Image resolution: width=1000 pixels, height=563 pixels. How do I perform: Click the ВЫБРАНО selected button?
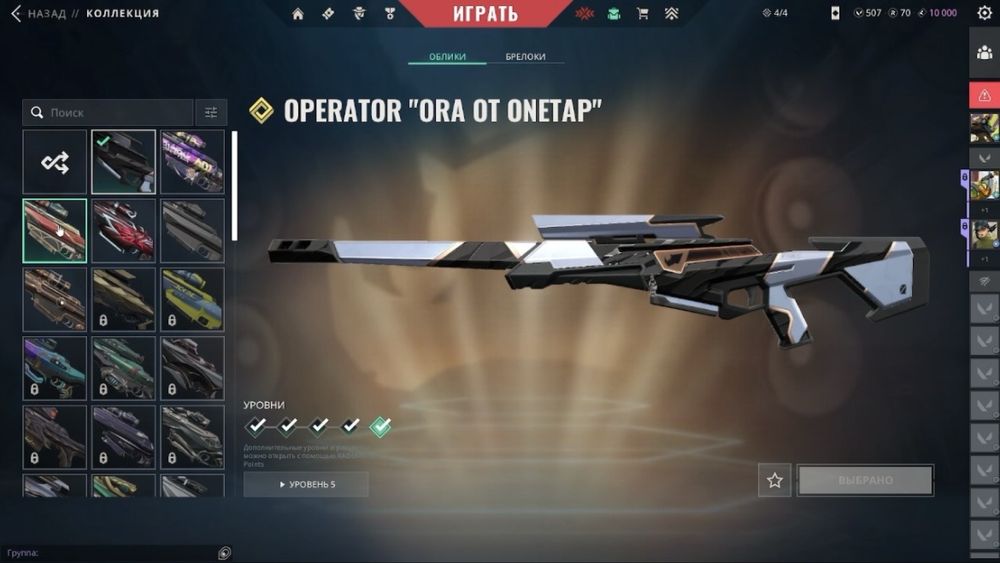865,481
